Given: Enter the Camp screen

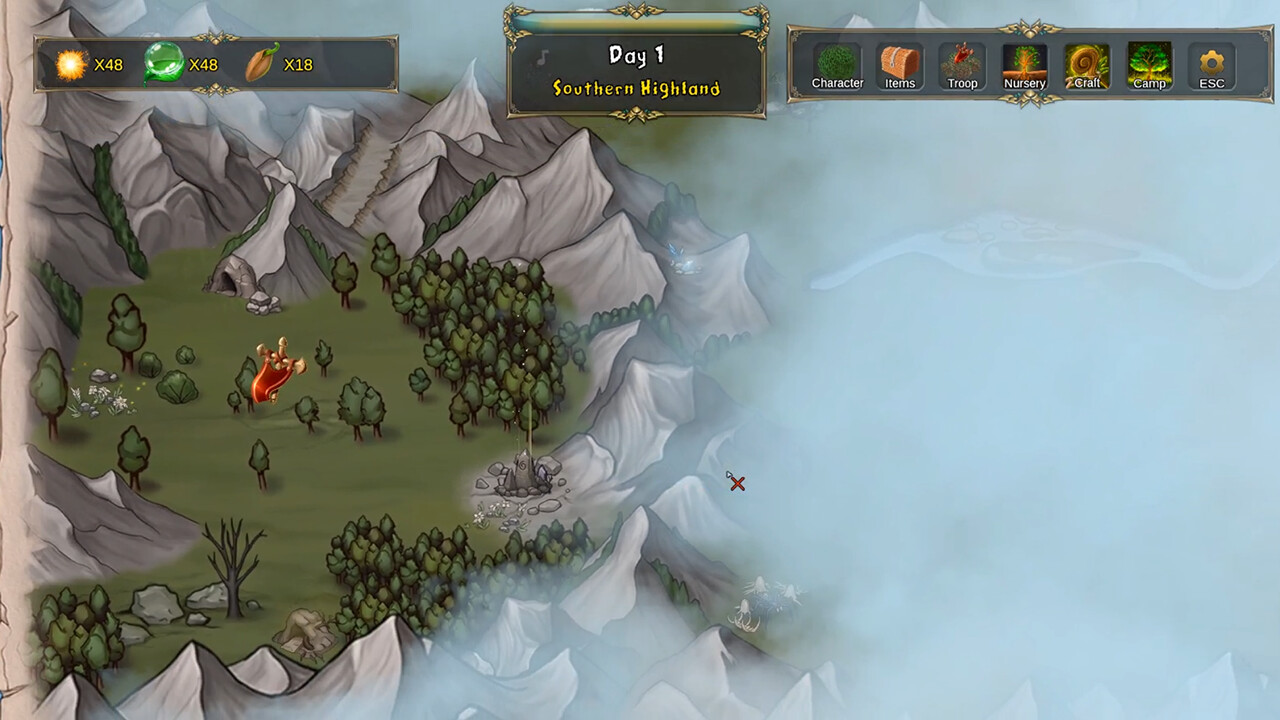Looking at the screenshot, I should coord(1148,63).
